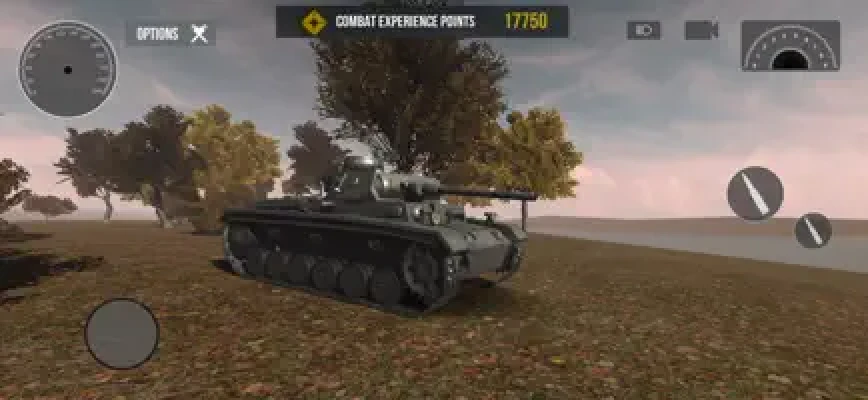Open the Options menu
Viewport: 868px width, 400px height.
[171, 34]
